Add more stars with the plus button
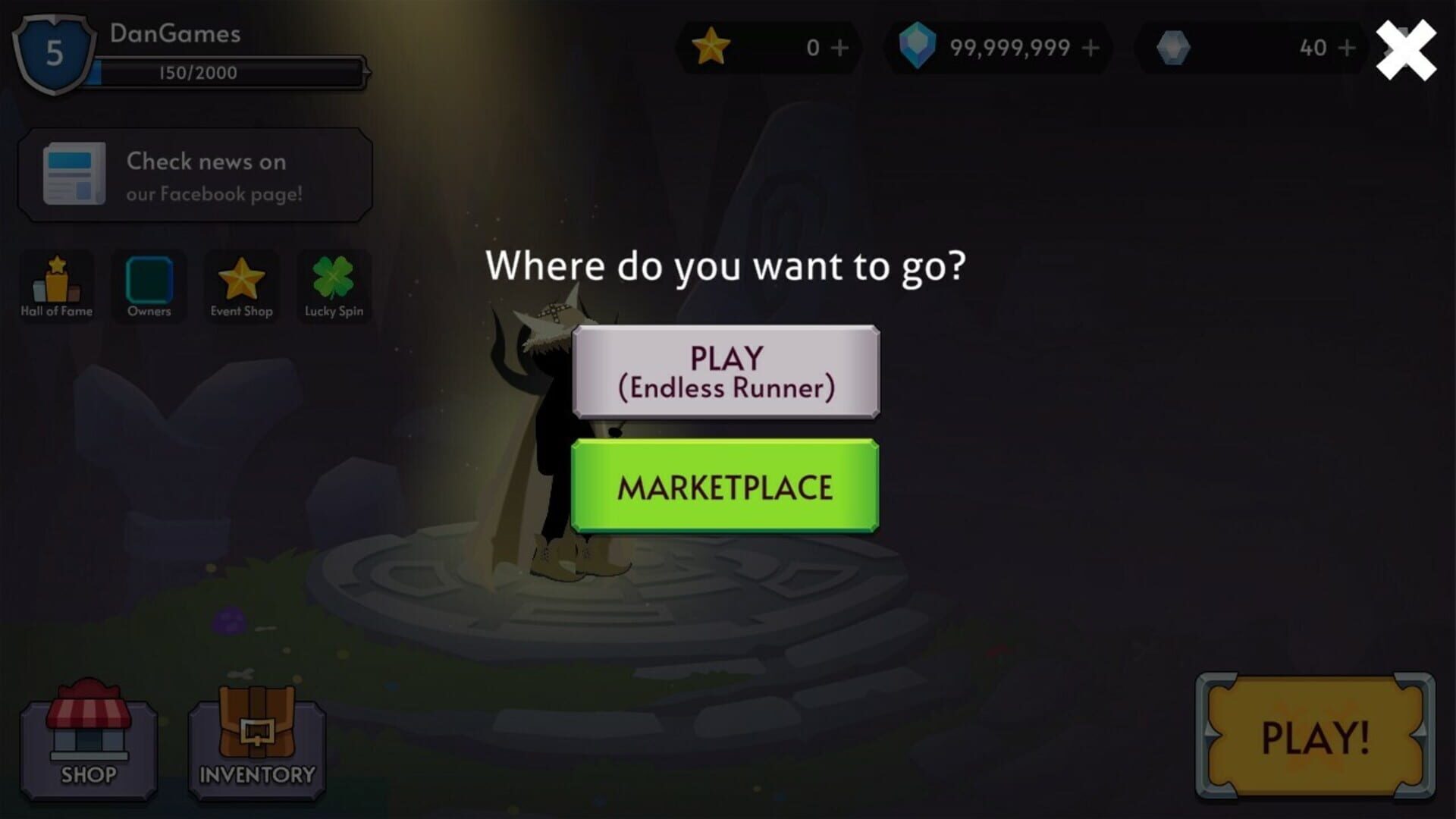This screenshot has width=1456, height=819. tap(839, 49)
